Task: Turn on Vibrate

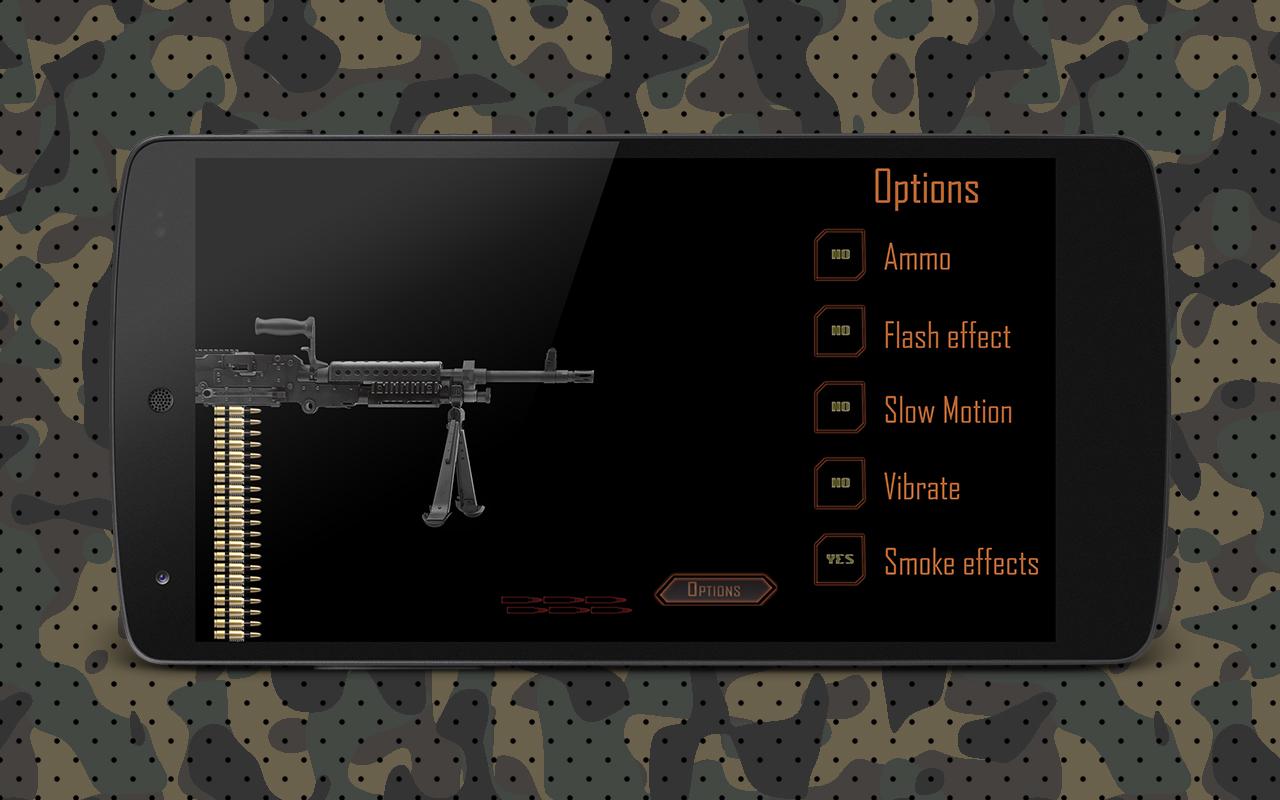Action: pos(840,483)
